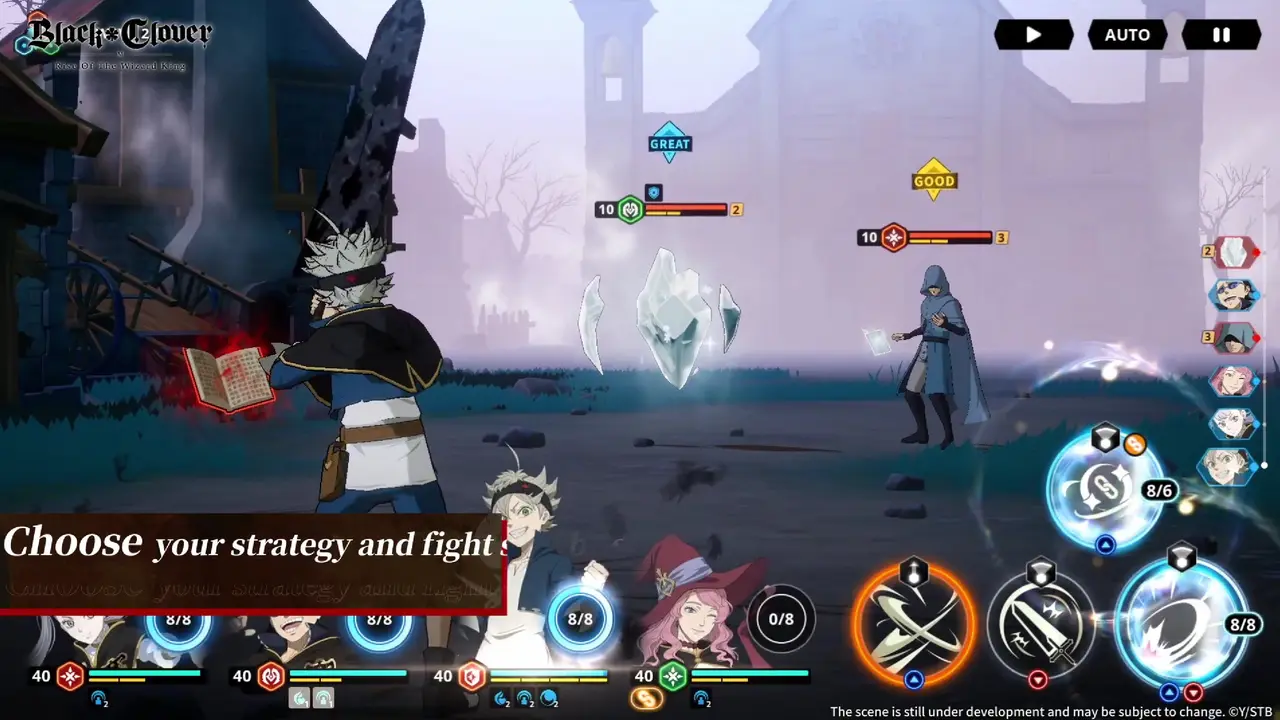
Task: Use the chain-link skill showing 8/6 charge
Action: [x=1103, y=490]
